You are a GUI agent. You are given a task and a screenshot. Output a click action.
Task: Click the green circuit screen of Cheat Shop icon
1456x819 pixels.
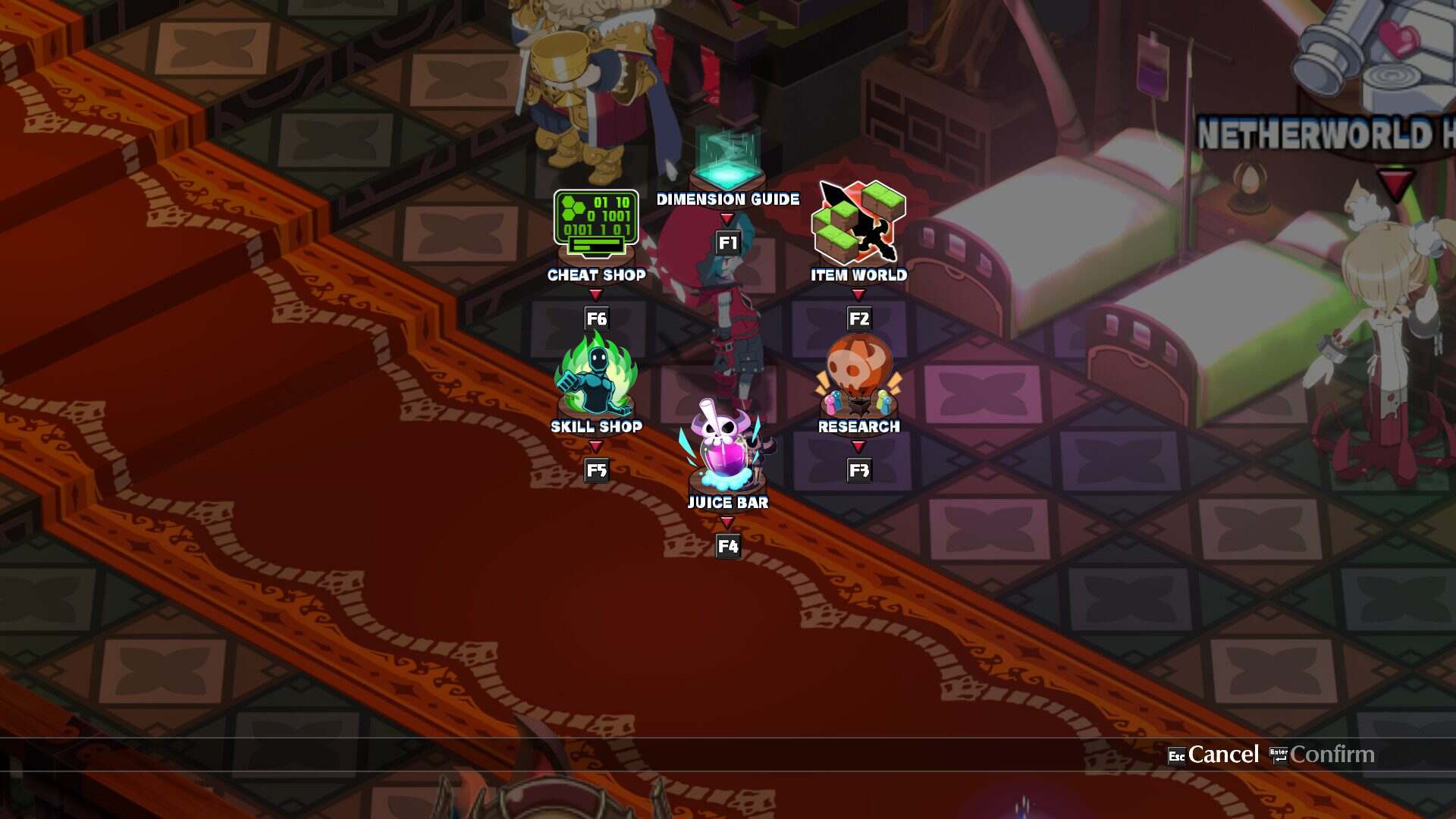(x=596, y=216)
